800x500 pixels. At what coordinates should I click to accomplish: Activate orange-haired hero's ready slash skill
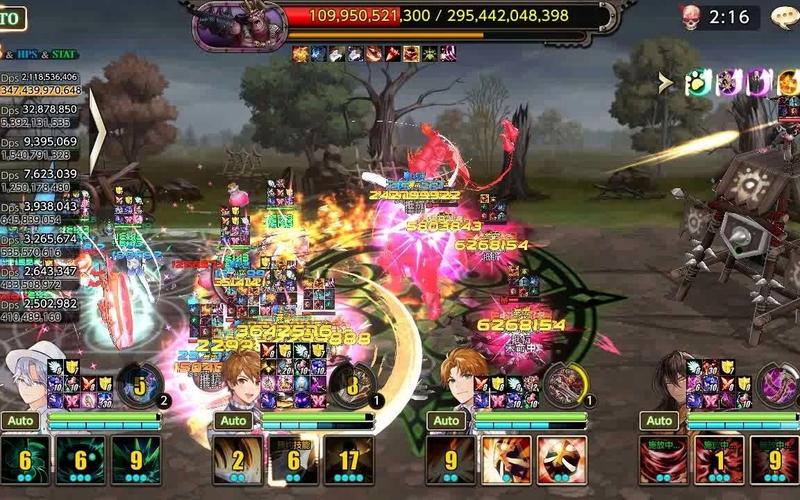(507, 460)
